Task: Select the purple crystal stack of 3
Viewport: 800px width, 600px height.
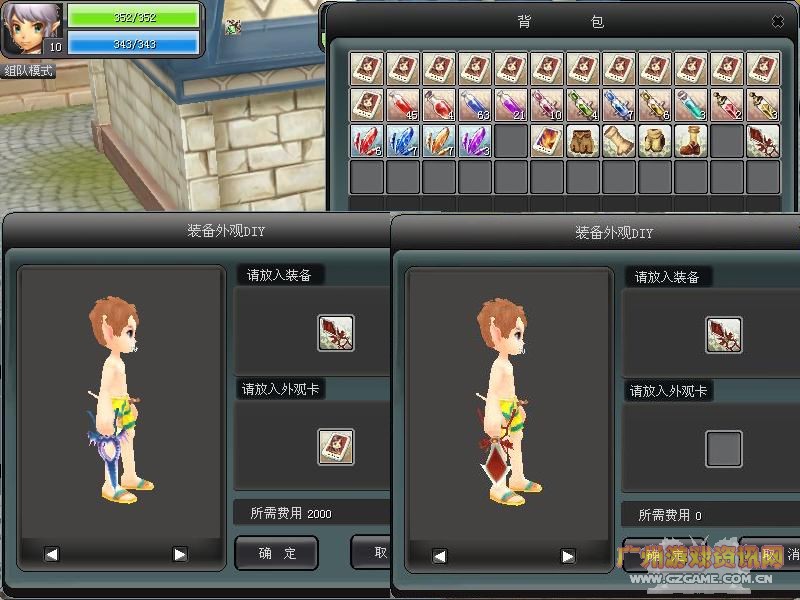Action: pyautogui.click(x=475, y=141)
